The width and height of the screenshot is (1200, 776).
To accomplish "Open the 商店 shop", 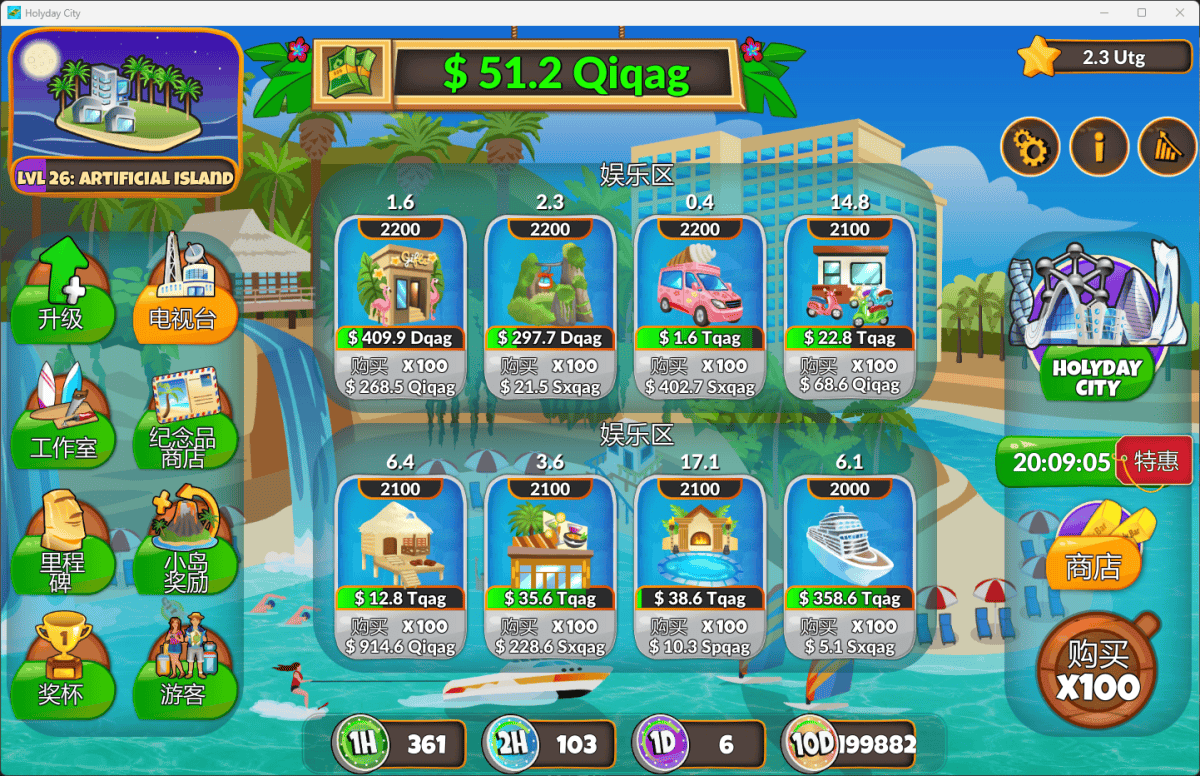I will click(x=1097, y=548).
